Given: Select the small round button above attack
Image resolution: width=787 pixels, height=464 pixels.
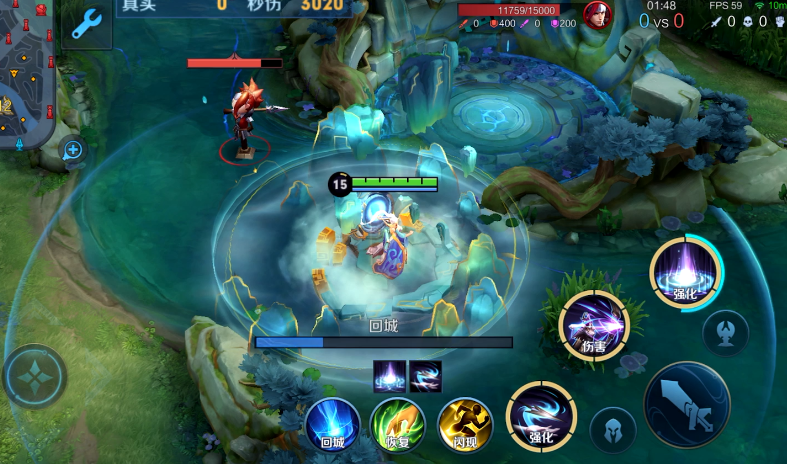Looking at the screenshot, I should coord(725,333).
